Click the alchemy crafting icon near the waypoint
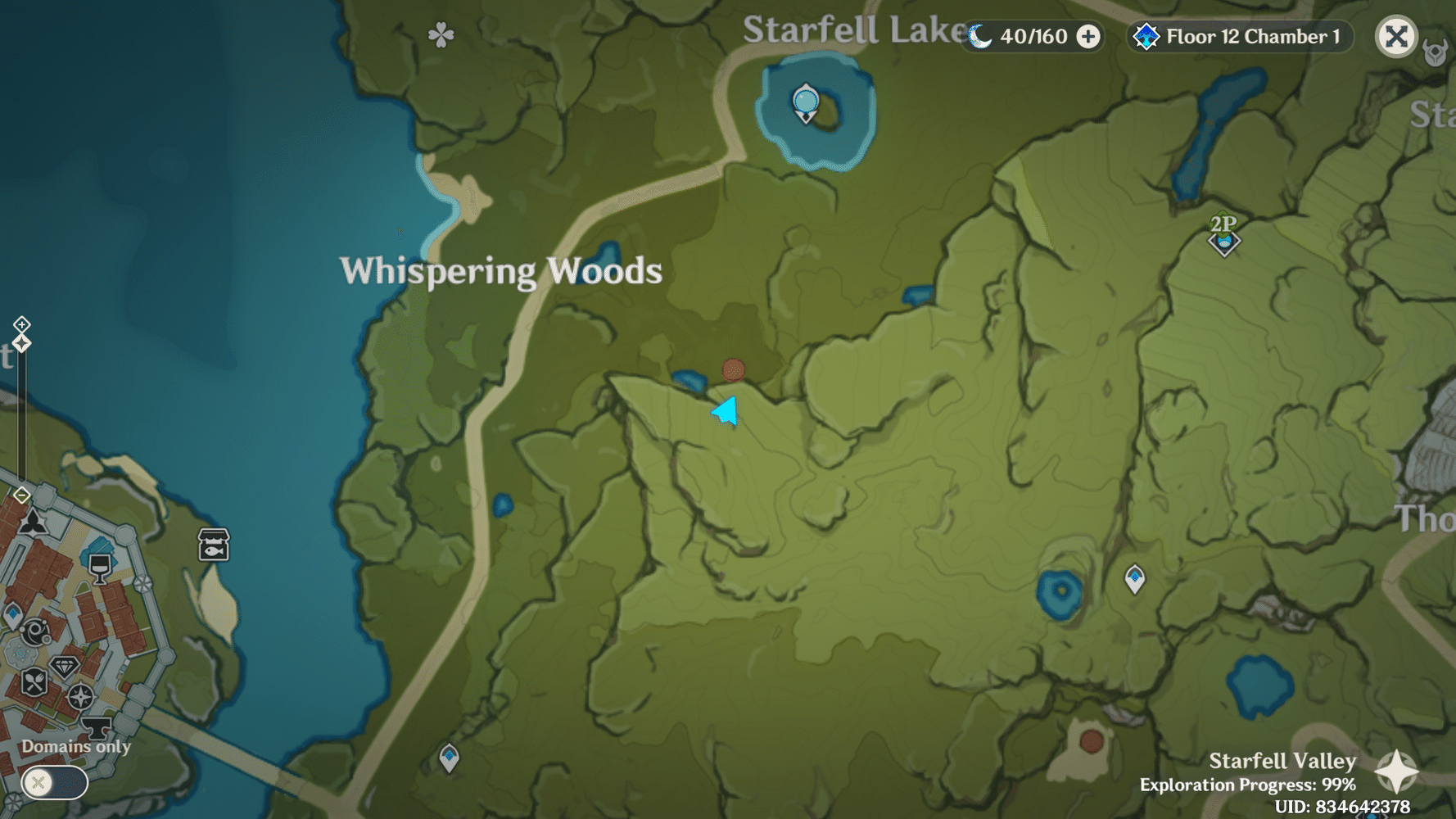Image resolution: width=1456 pixels, height=819 pixels. (x=34, y=630)
